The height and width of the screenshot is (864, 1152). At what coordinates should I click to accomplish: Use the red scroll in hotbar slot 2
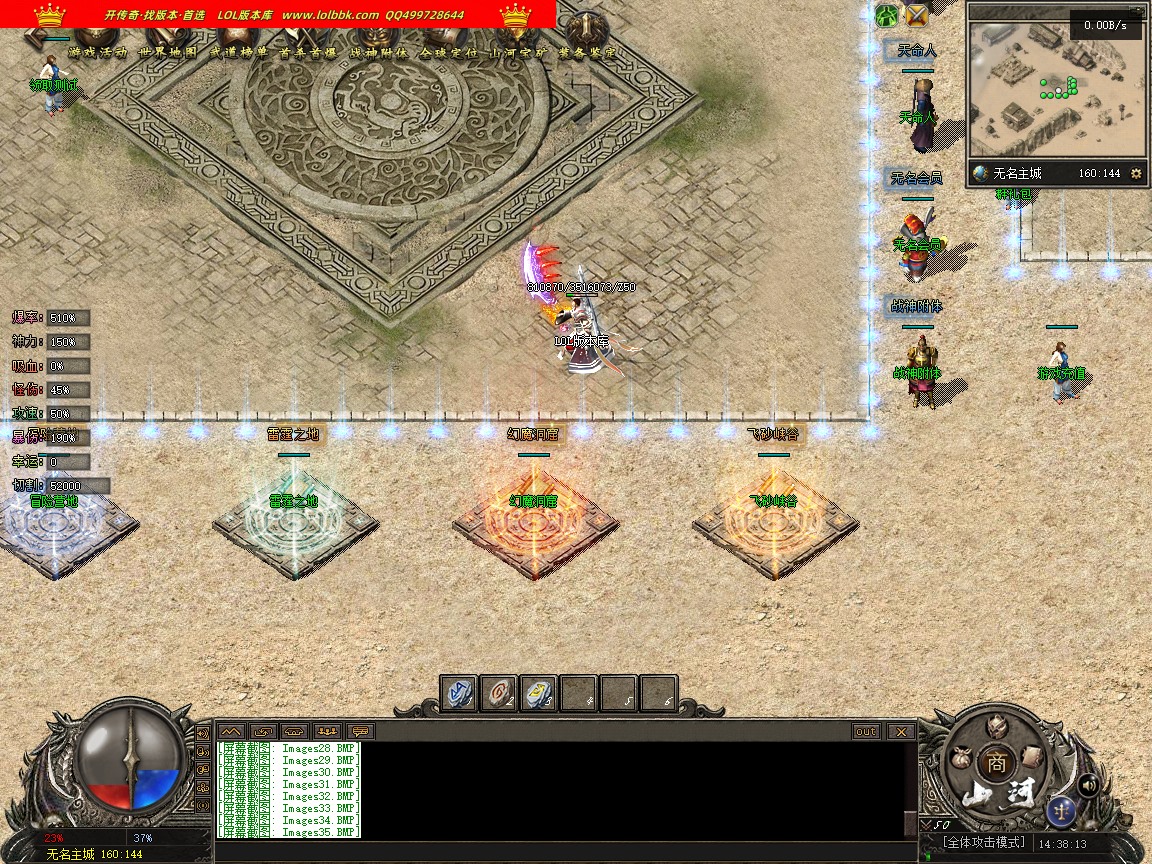499,693
